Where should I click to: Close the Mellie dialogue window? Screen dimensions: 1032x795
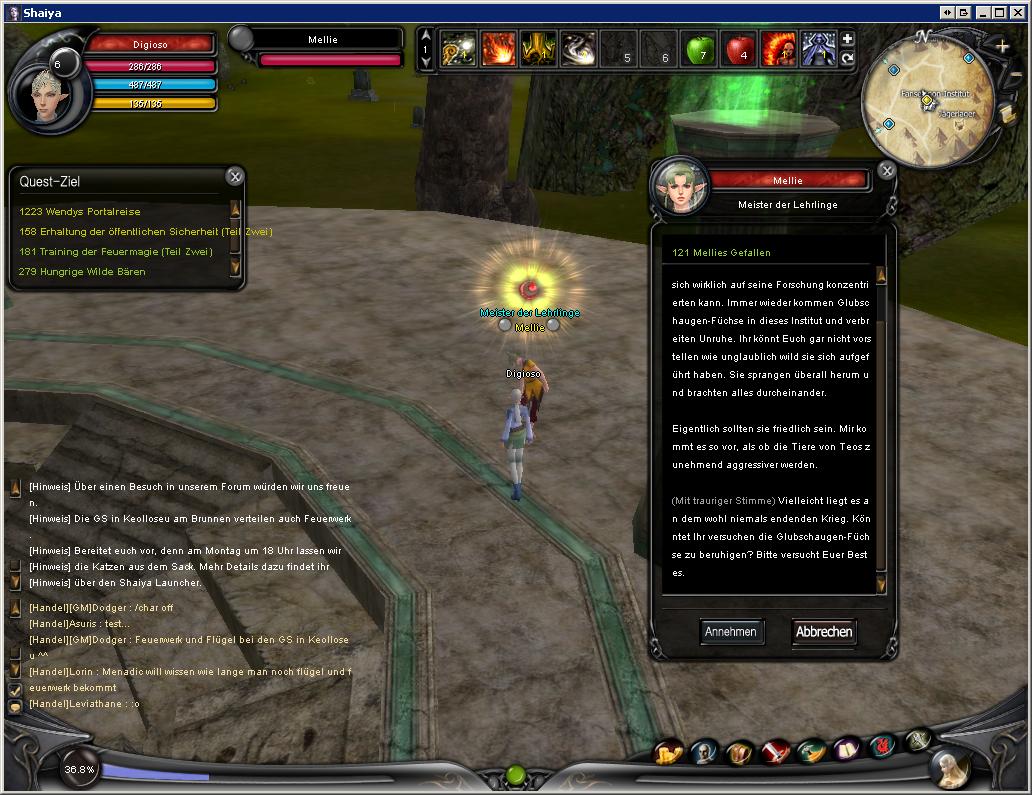pyautogui.click(x=886, y=172)
